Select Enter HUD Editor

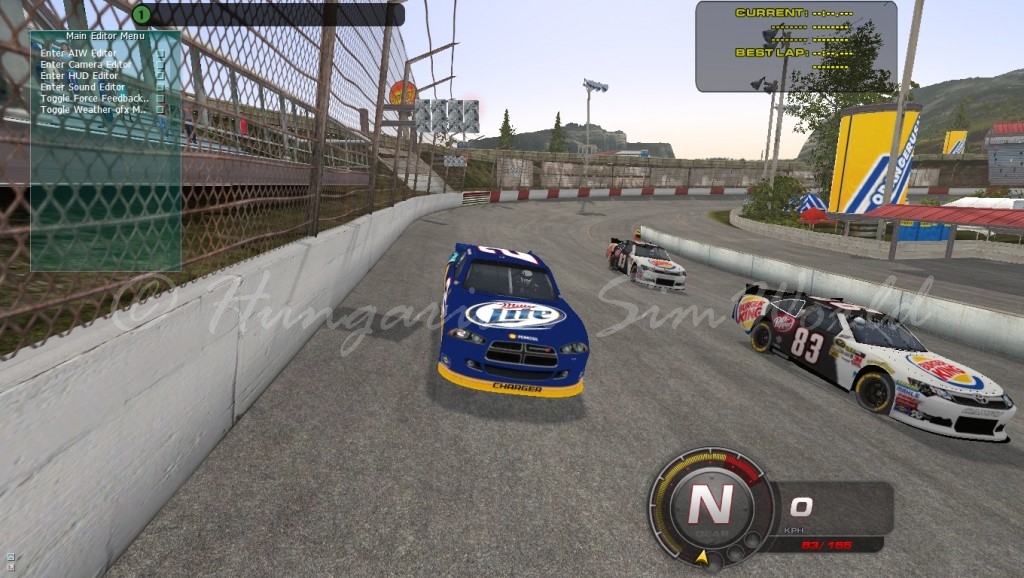(x=79, y=75)
